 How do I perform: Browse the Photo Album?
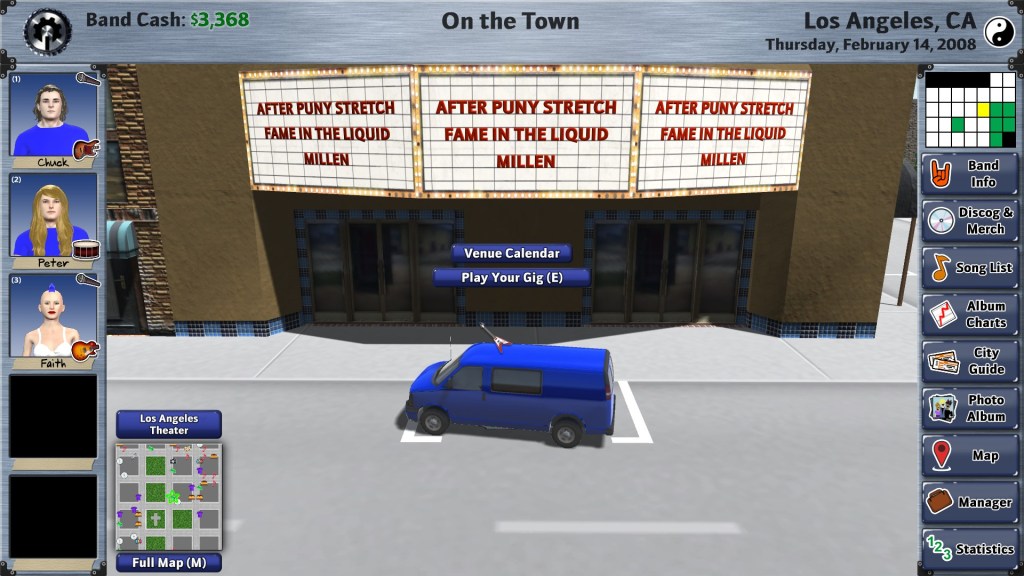click(970, 409)
